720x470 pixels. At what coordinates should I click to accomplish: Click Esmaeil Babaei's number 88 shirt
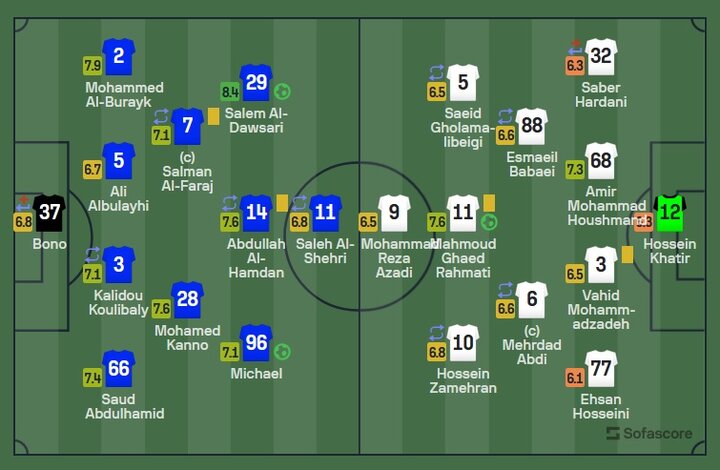[532, 126]
